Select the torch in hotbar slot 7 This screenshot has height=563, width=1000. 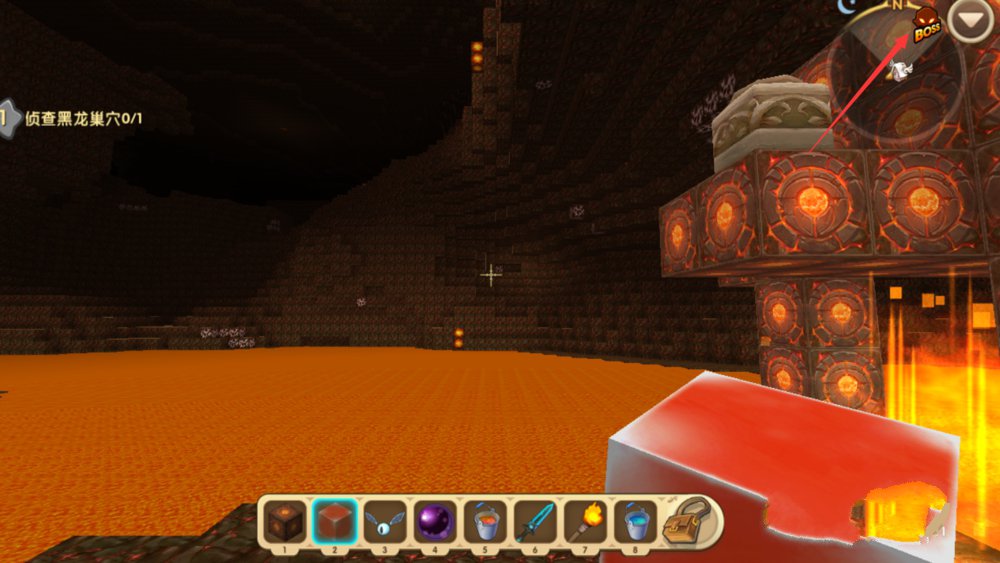pos(585,521)
